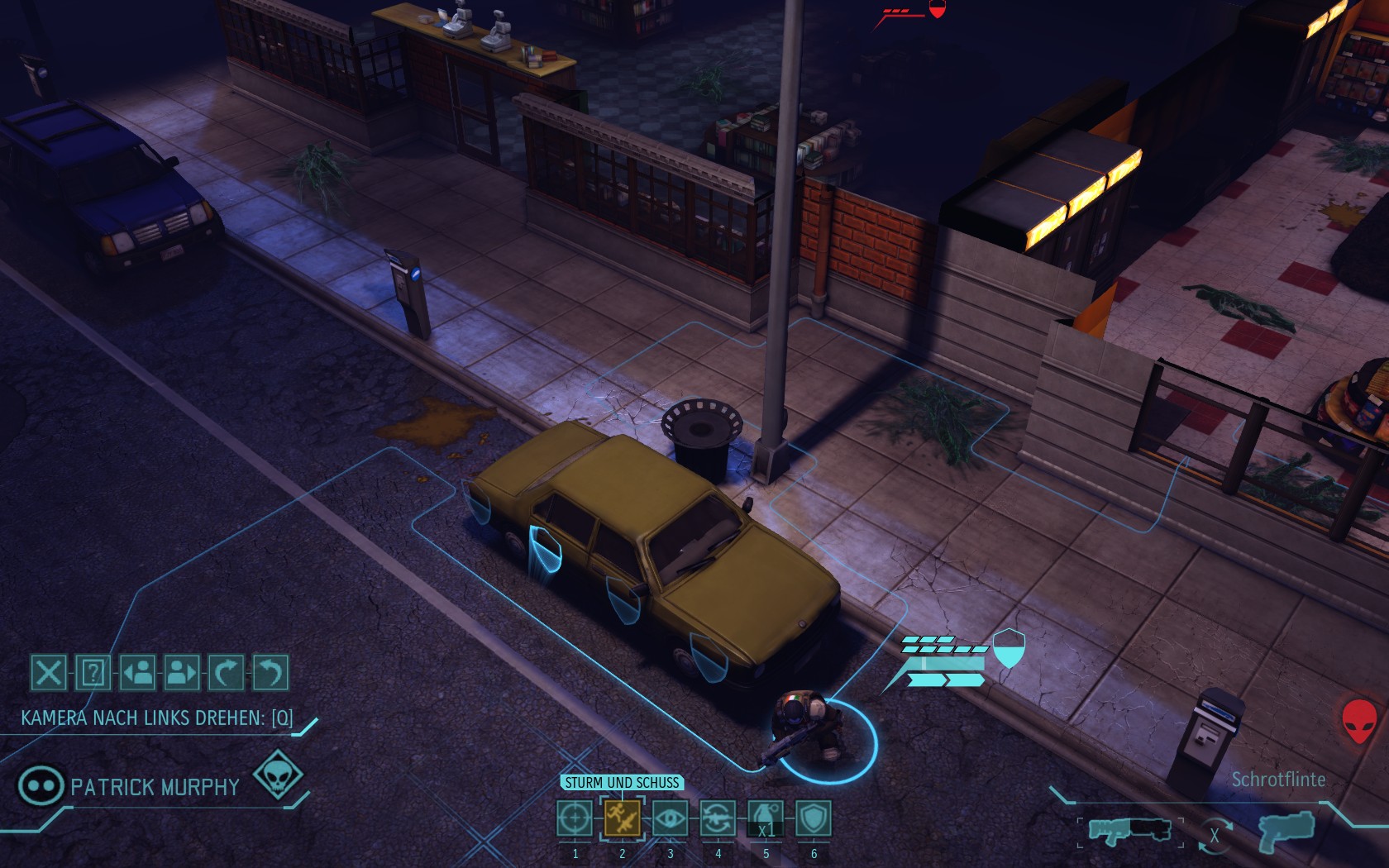Click the X end-turn button
This screenshot has width=1389, height=868.
[x=48, y=673]
